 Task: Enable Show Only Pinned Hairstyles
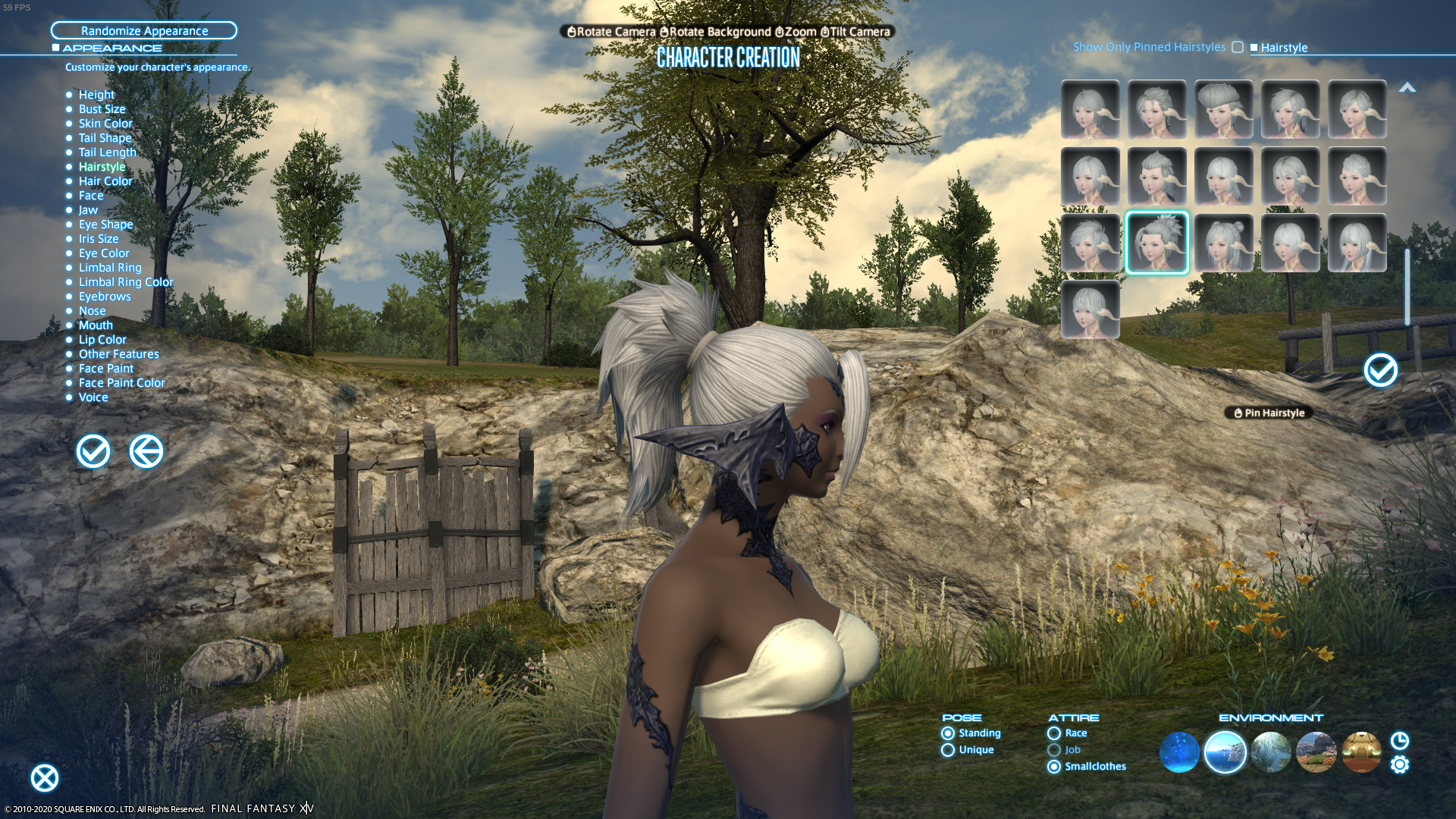pyautogui.click(x=1238, y=47)
